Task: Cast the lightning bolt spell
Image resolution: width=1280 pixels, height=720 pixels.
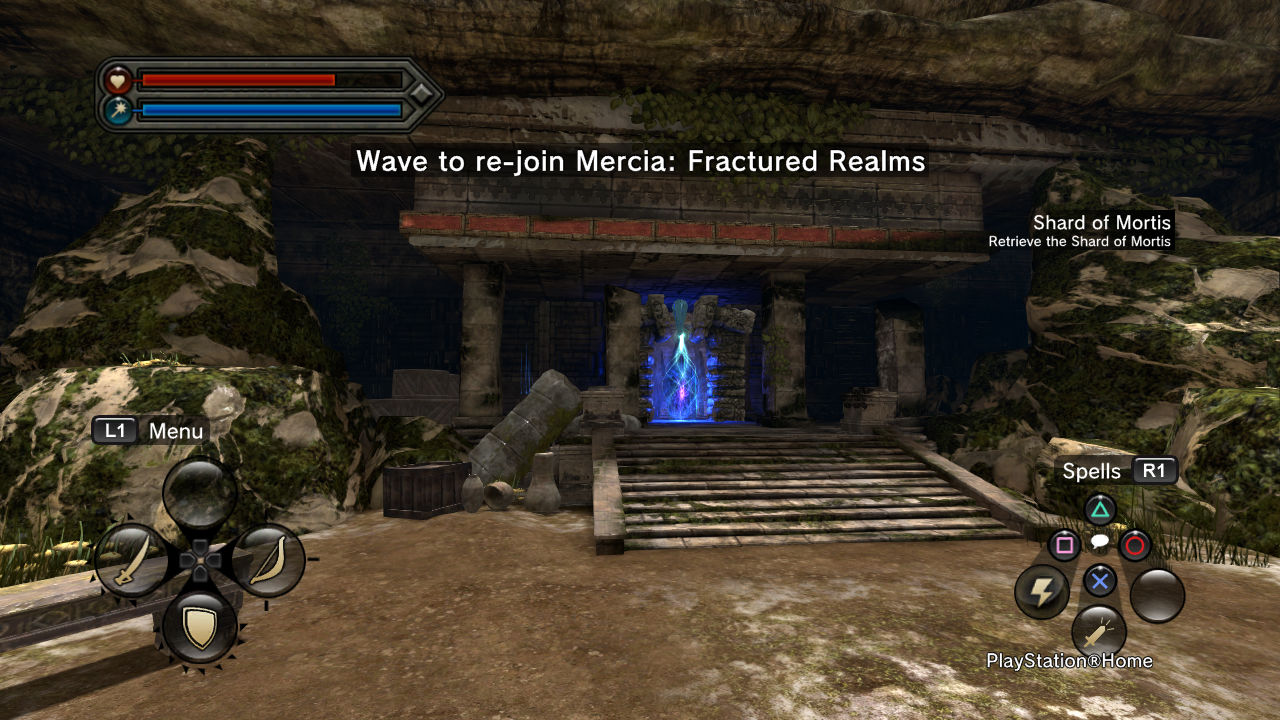Action: pos(1042,592)
